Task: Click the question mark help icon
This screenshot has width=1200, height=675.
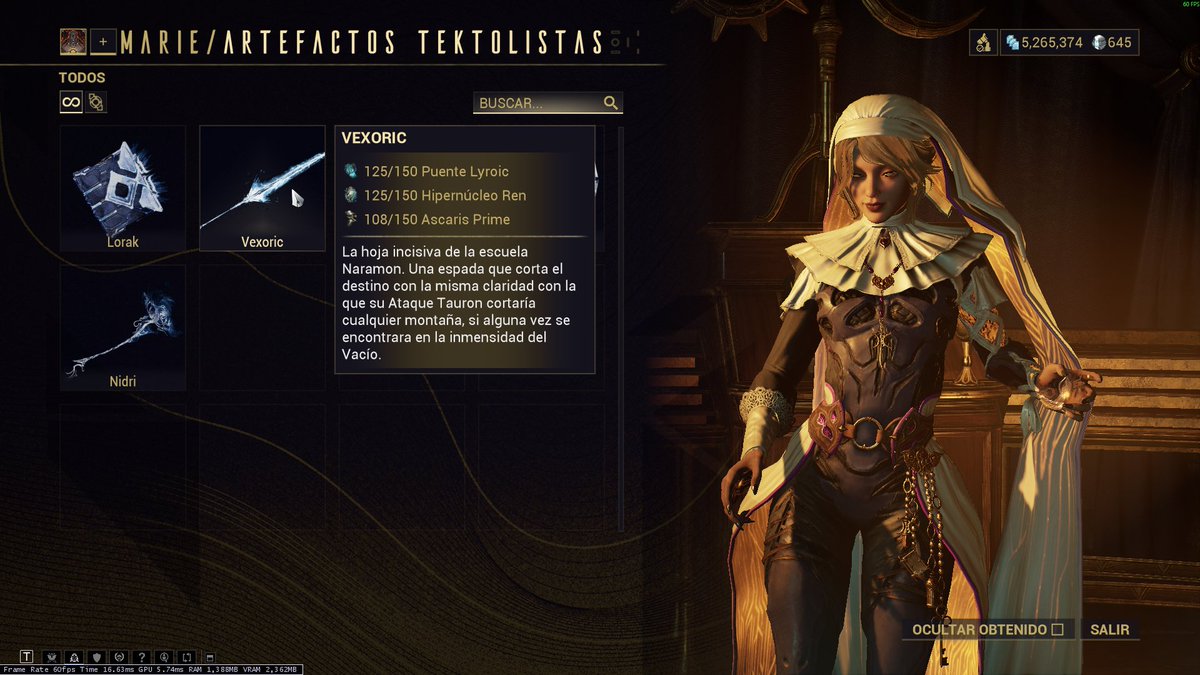Action: [x=141, y=657]
